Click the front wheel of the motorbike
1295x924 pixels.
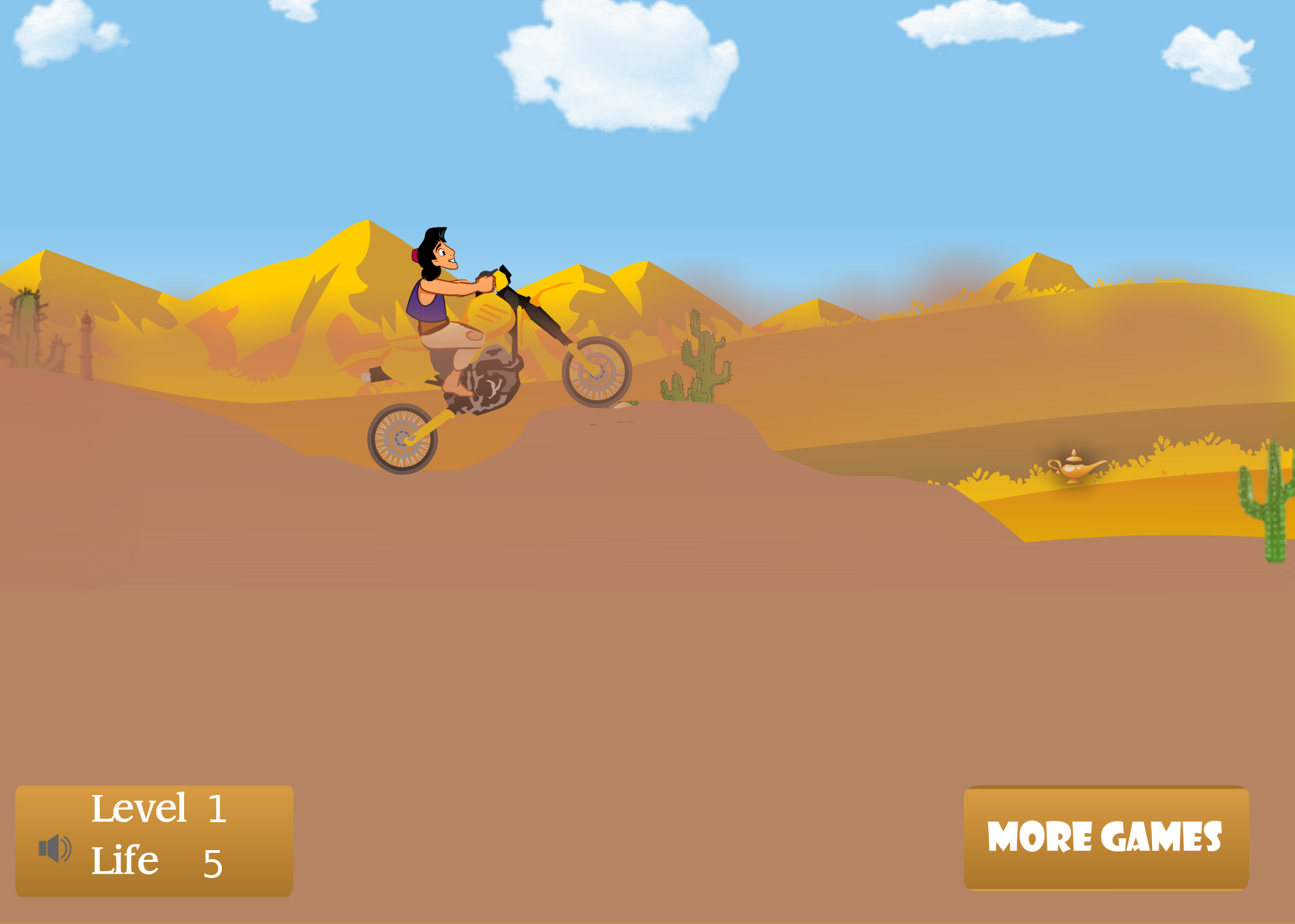[596, 371]
